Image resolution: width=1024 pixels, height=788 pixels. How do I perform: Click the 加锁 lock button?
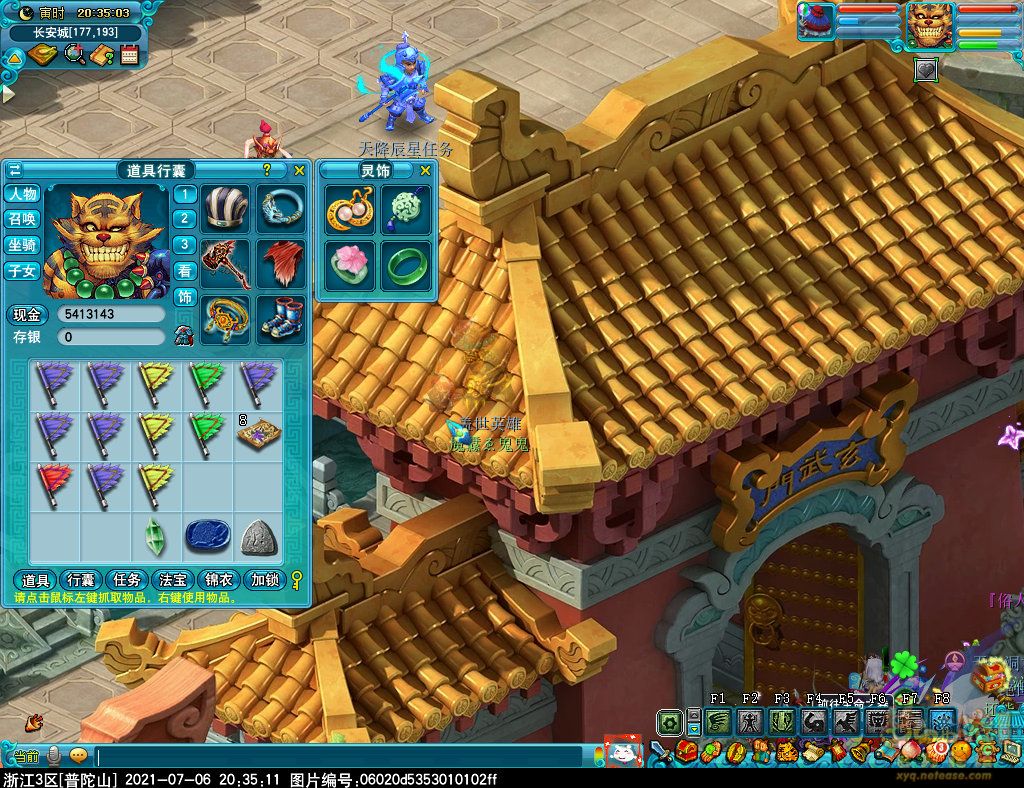(265, 580)
